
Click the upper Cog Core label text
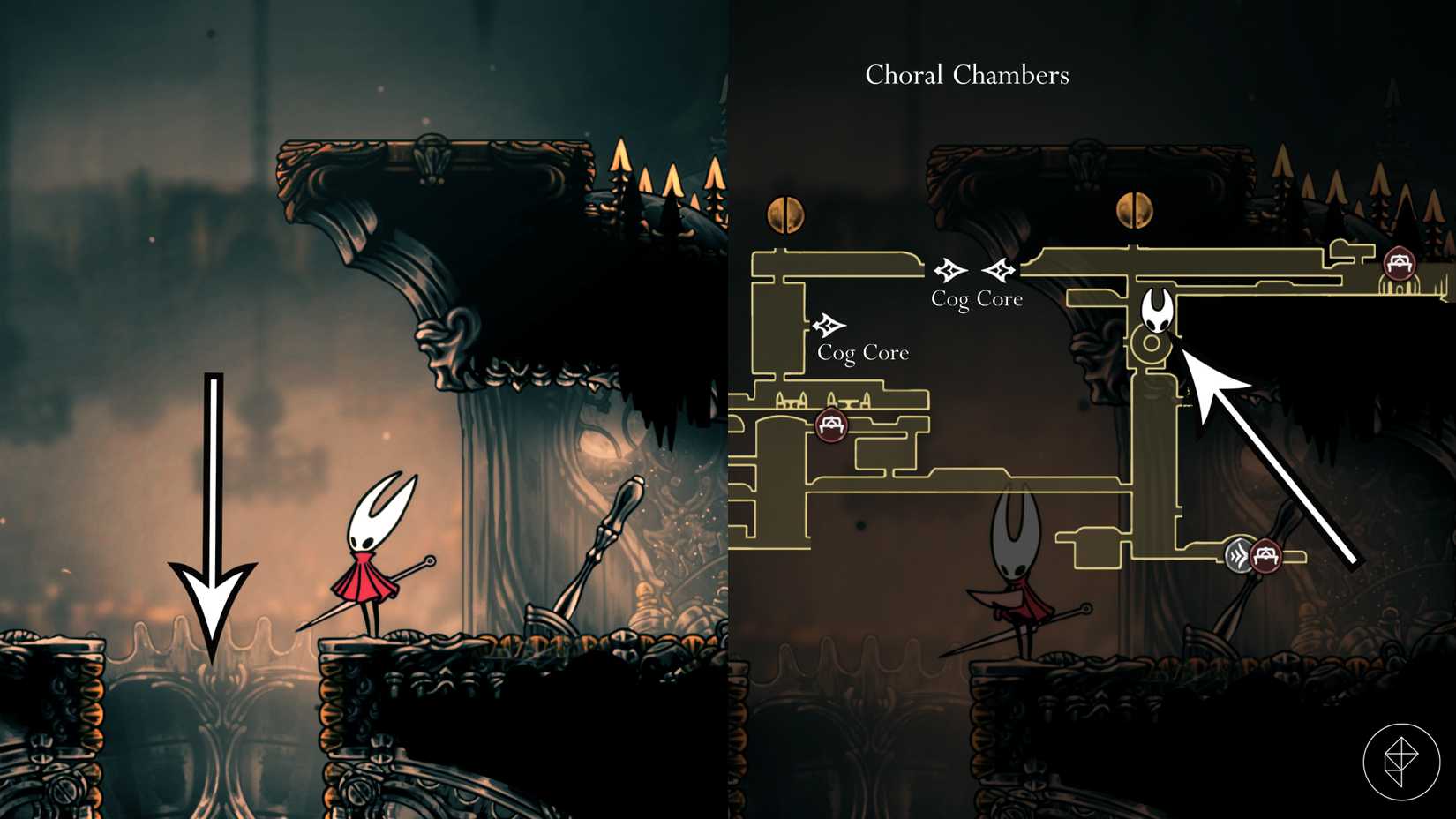(x=977, y=299)
